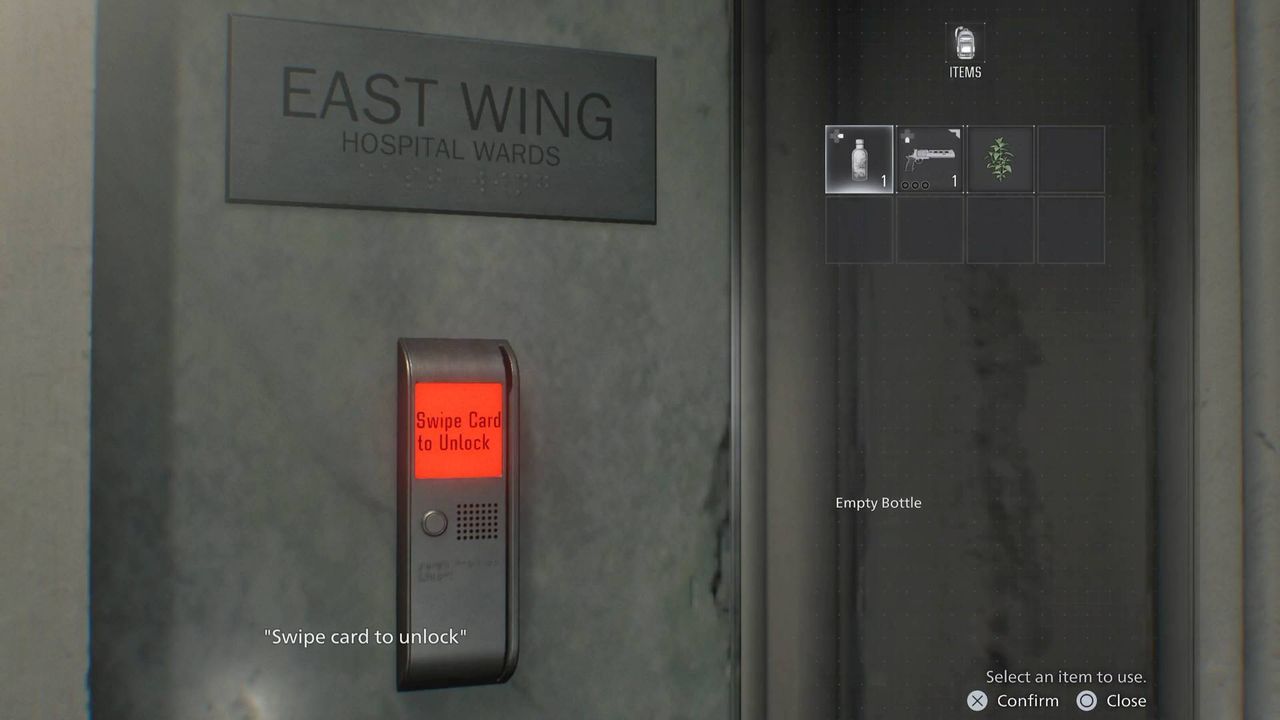The height and width of the screenshot is (720, 1280).
Task: Pick the Green Herb item
Action: click(x=1001, y=159)
